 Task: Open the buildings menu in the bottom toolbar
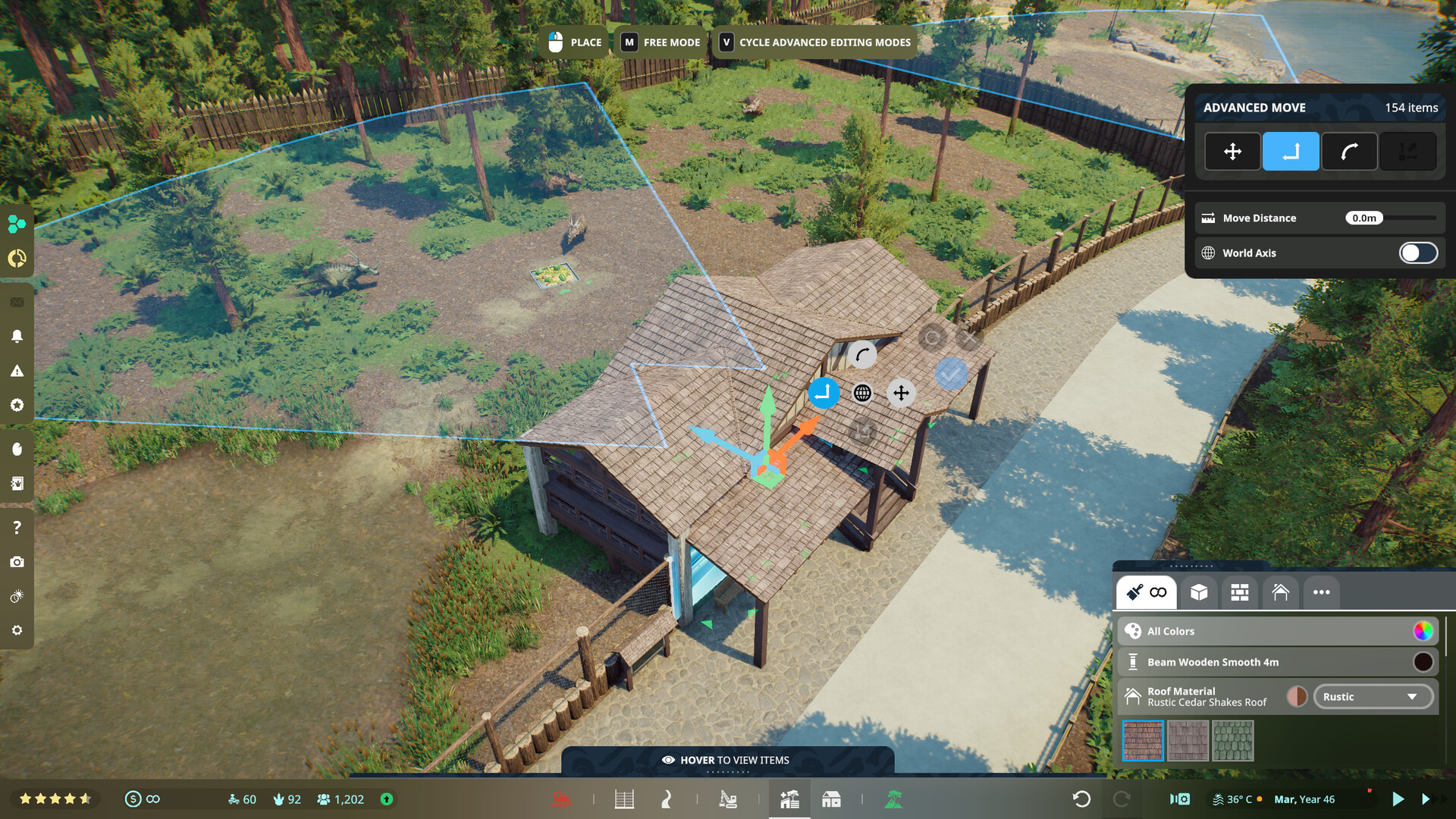pos(831,799)
